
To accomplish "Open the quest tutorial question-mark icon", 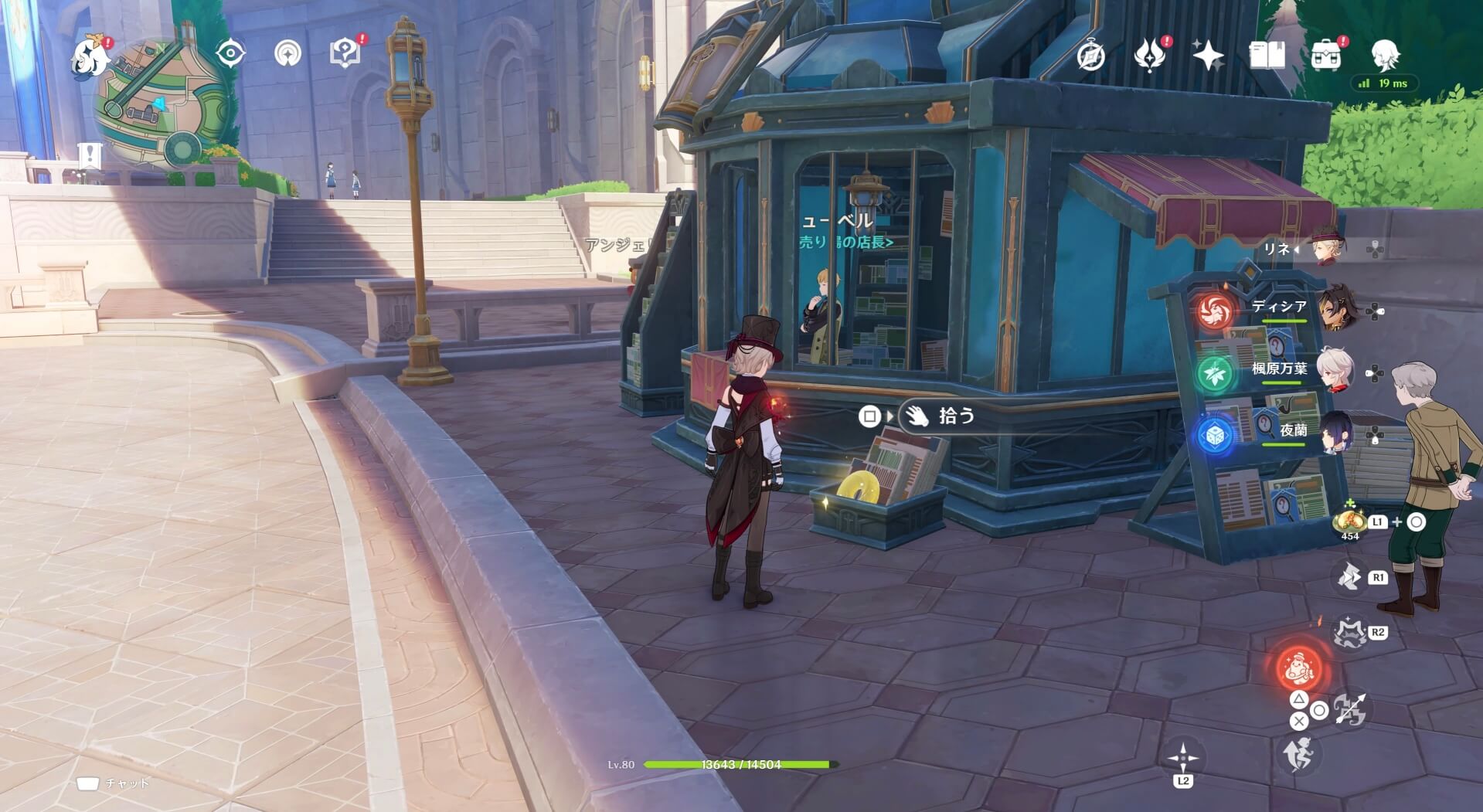I will pyautogui.click(x=345, y=53).
